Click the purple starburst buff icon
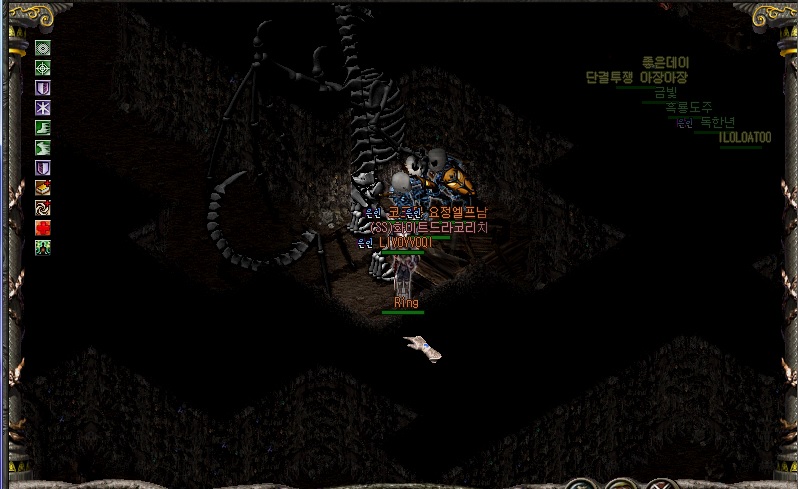 [x=43, y=107]
